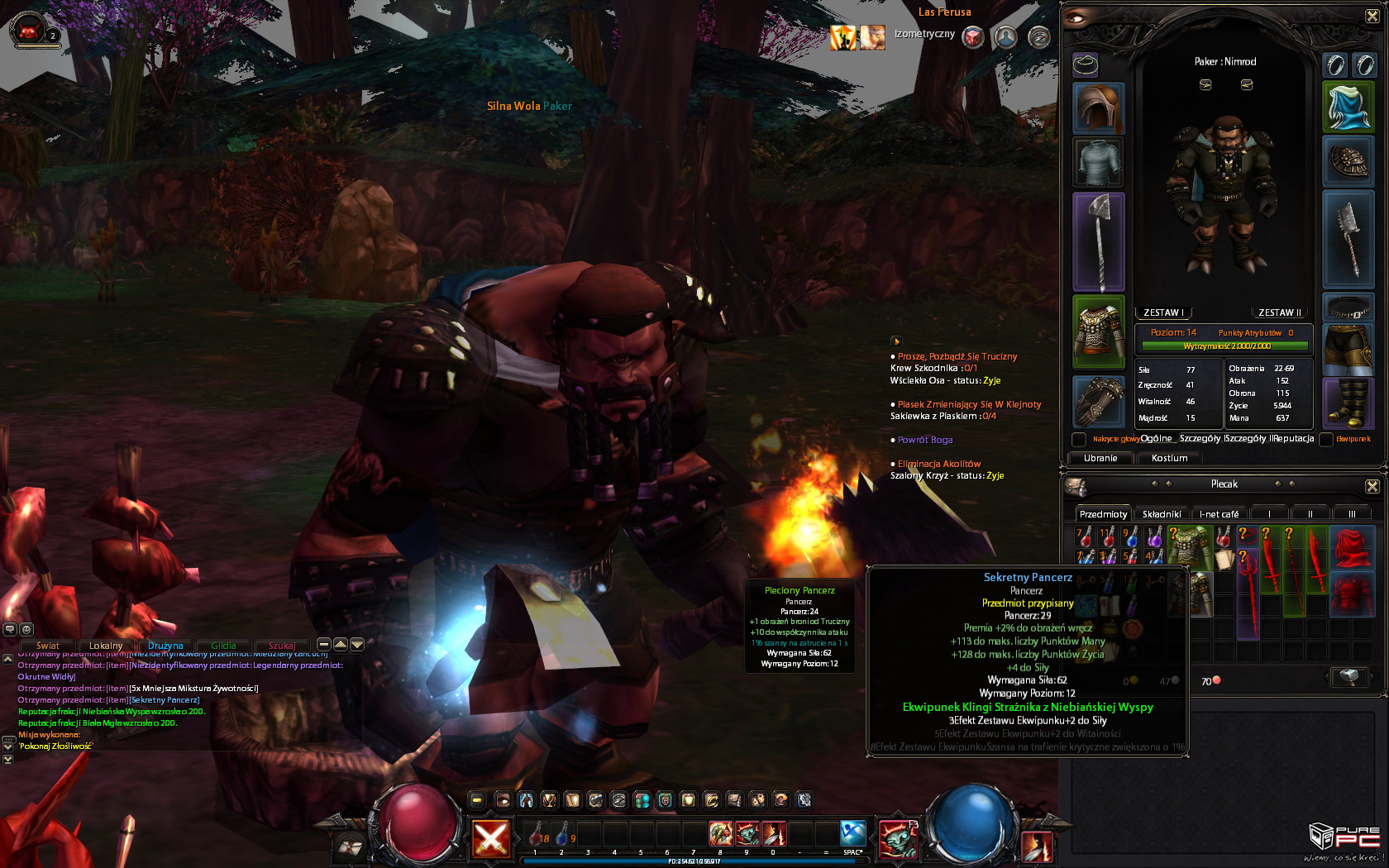Click the equipped blue cloak slot
The image size is (1389, 868).
(1348, 107)
